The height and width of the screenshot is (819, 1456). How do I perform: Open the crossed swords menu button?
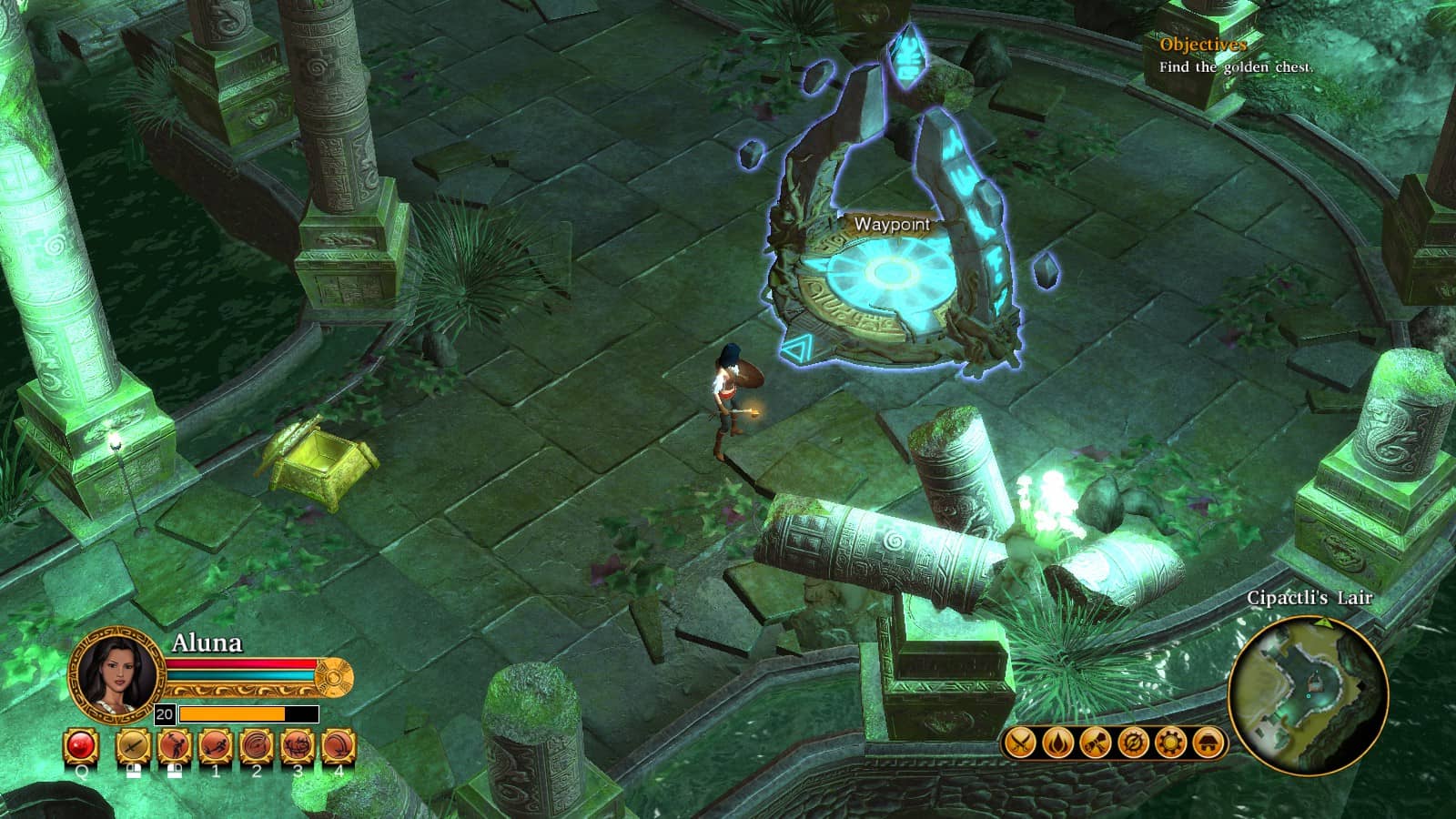[x=1020, y=743]
